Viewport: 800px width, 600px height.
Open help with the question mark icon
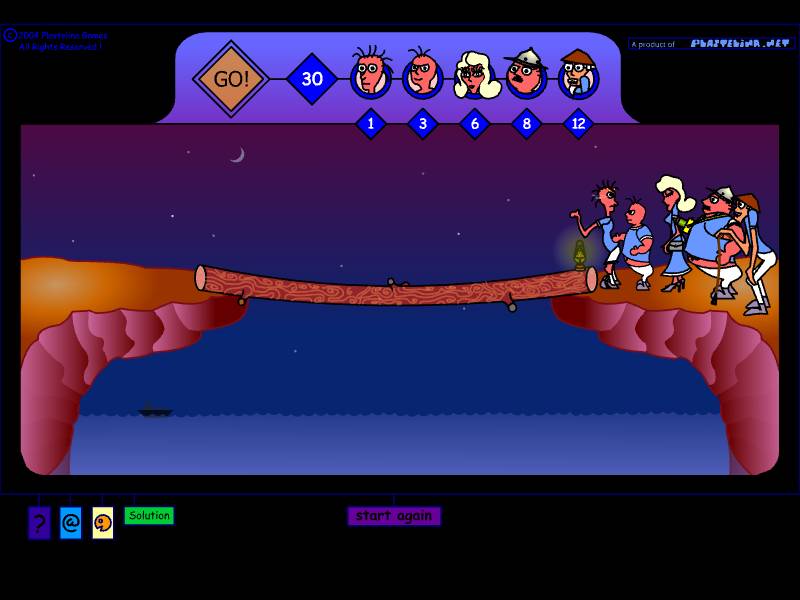[x=39, y=522]
